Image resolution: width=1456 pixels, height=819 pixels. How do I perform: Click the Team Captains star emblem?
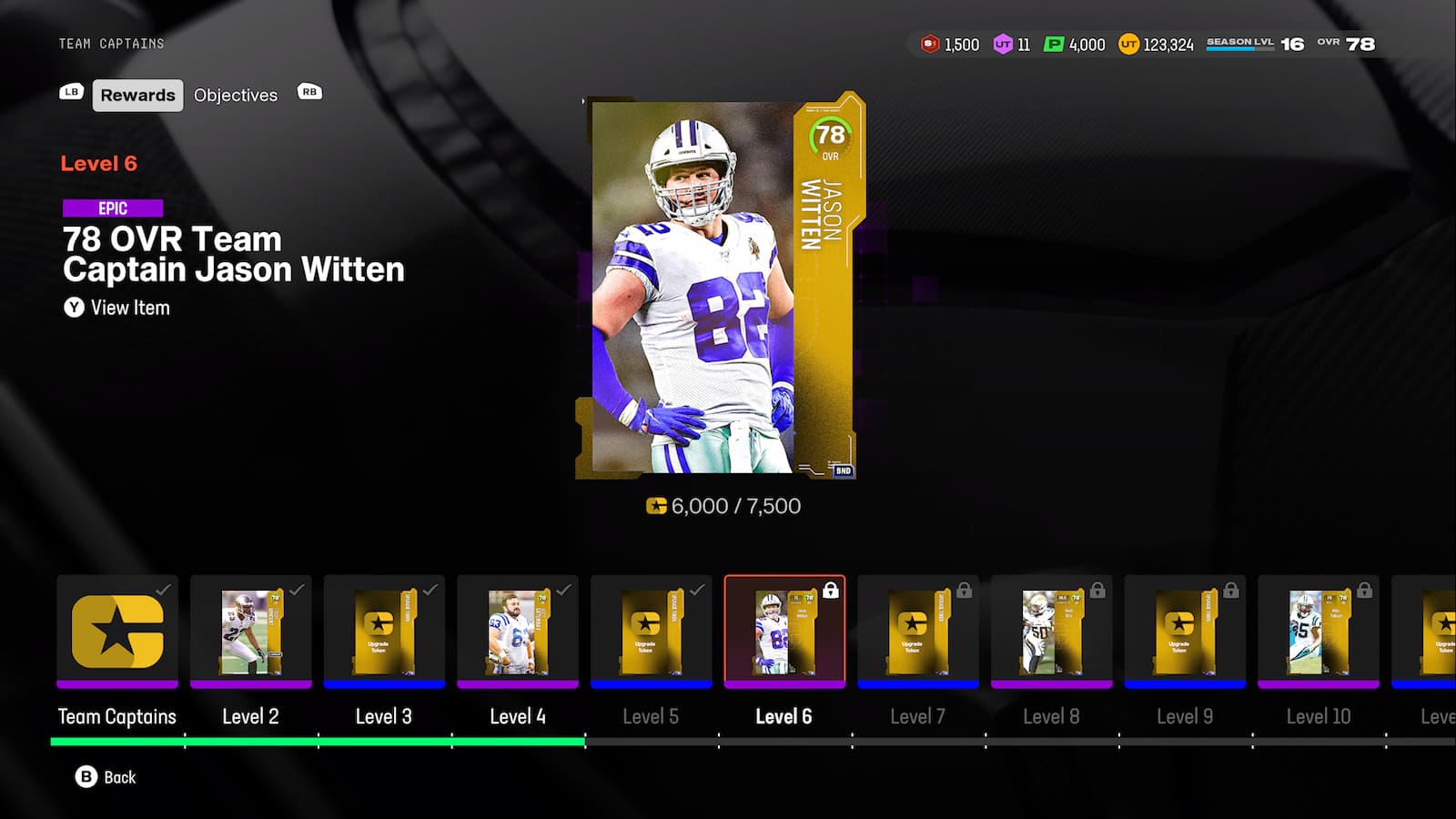click(116, 632)
